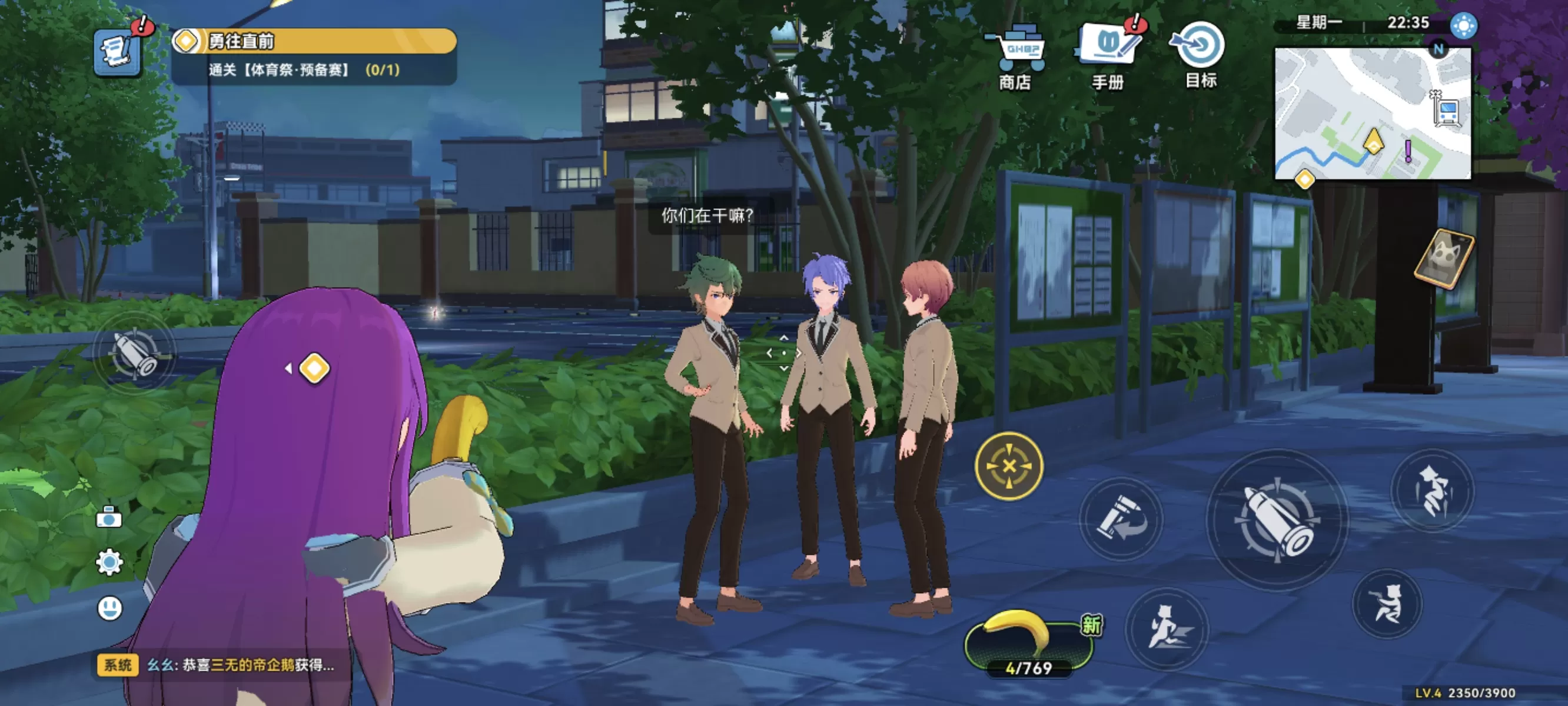The height and width of the screenshot is (706, 1568).
Task: Open the quest log scroll icon
Action: 117,52
